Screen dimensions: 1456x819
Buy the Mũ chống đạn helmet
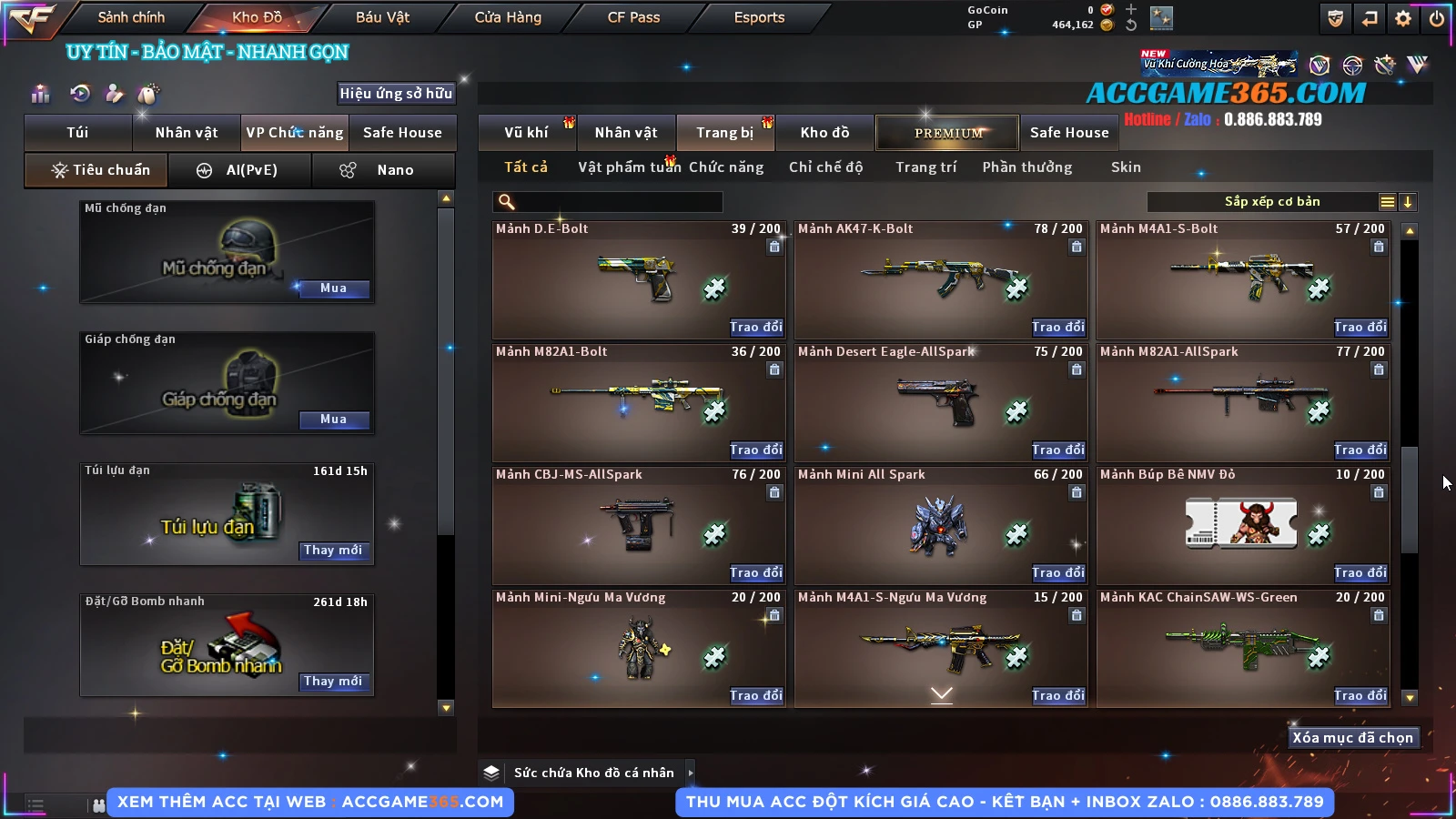coord(333,288)
